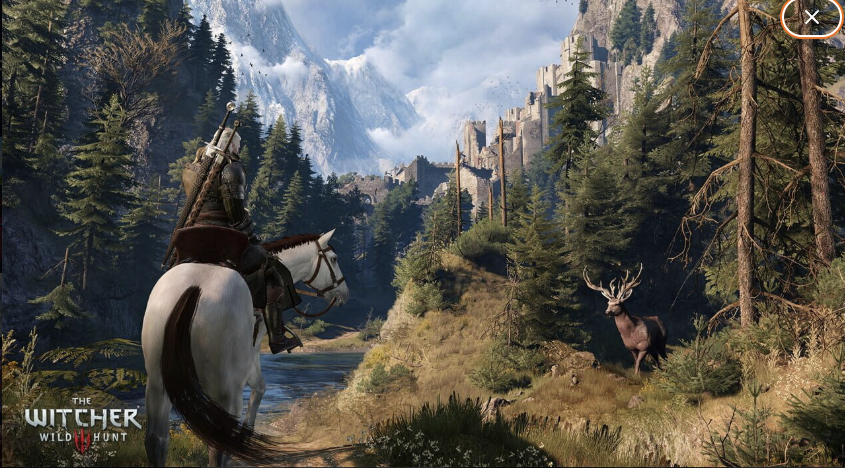Close the enlarged Witcher screenshot viewer
The height and width of the screenshot is (468, 845).
coord(811,17)
